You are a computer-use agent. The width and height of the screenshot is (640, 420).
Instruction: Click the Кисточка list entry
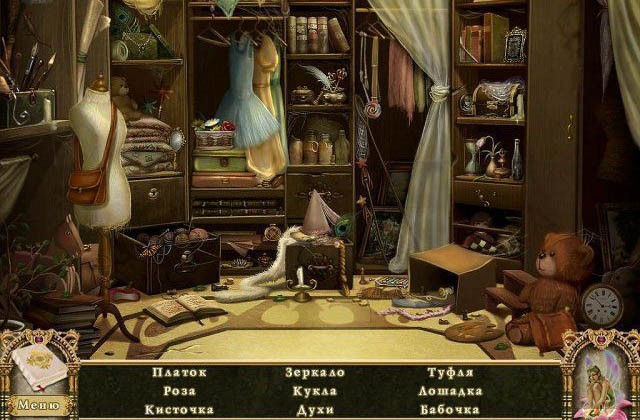[x=180, y=409]
